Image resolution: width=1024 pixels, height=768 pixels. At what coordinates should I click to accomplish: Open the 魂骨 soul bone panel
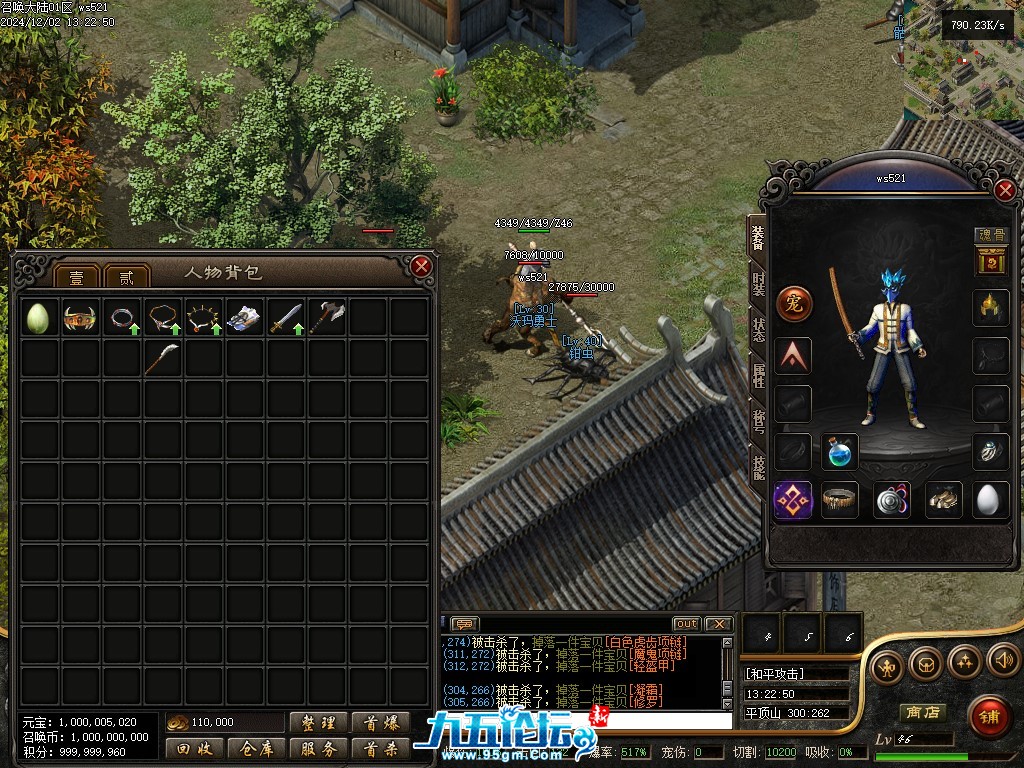[991, 236]
